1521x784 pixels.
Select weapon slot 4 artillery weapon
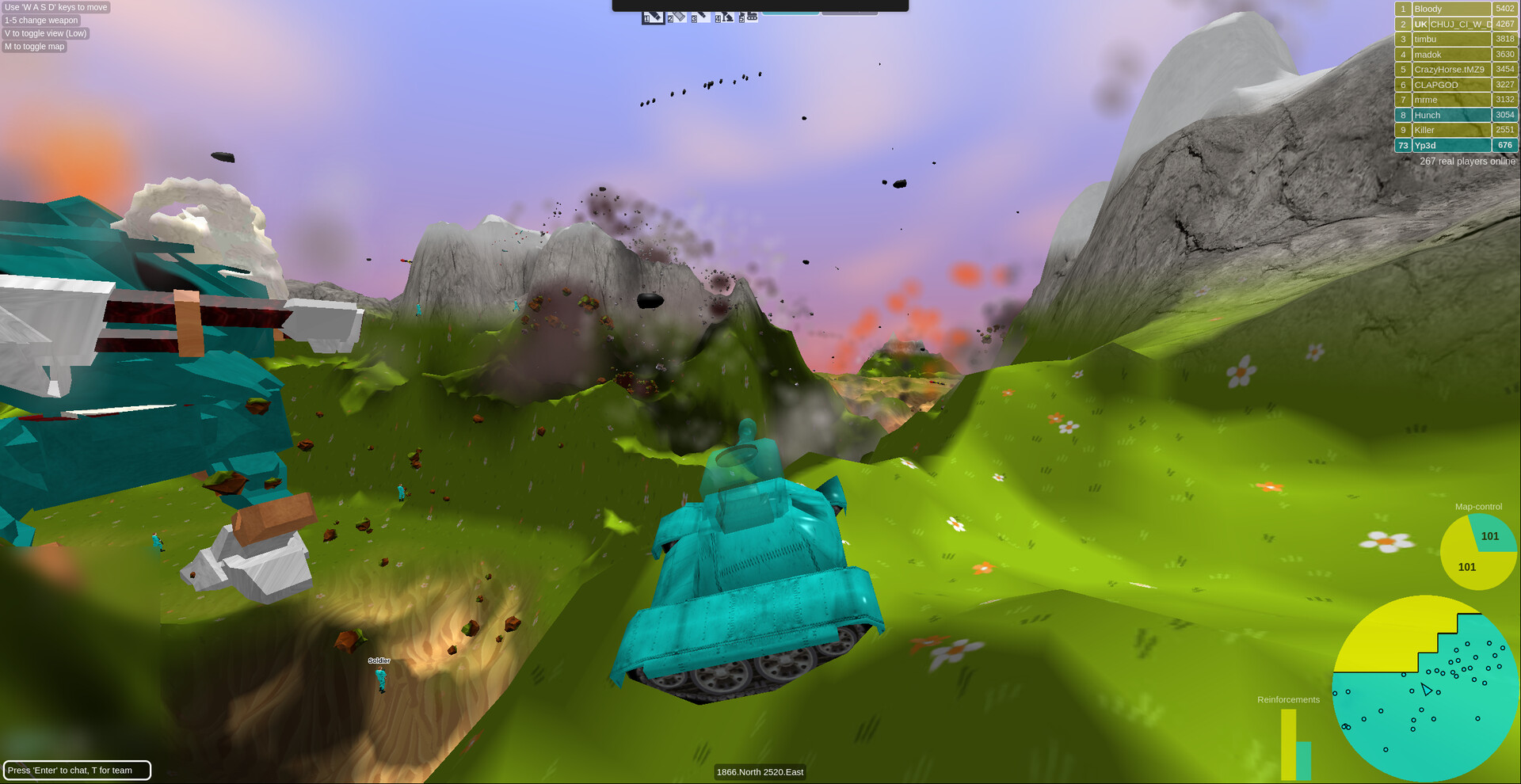(x=724, y=17)
